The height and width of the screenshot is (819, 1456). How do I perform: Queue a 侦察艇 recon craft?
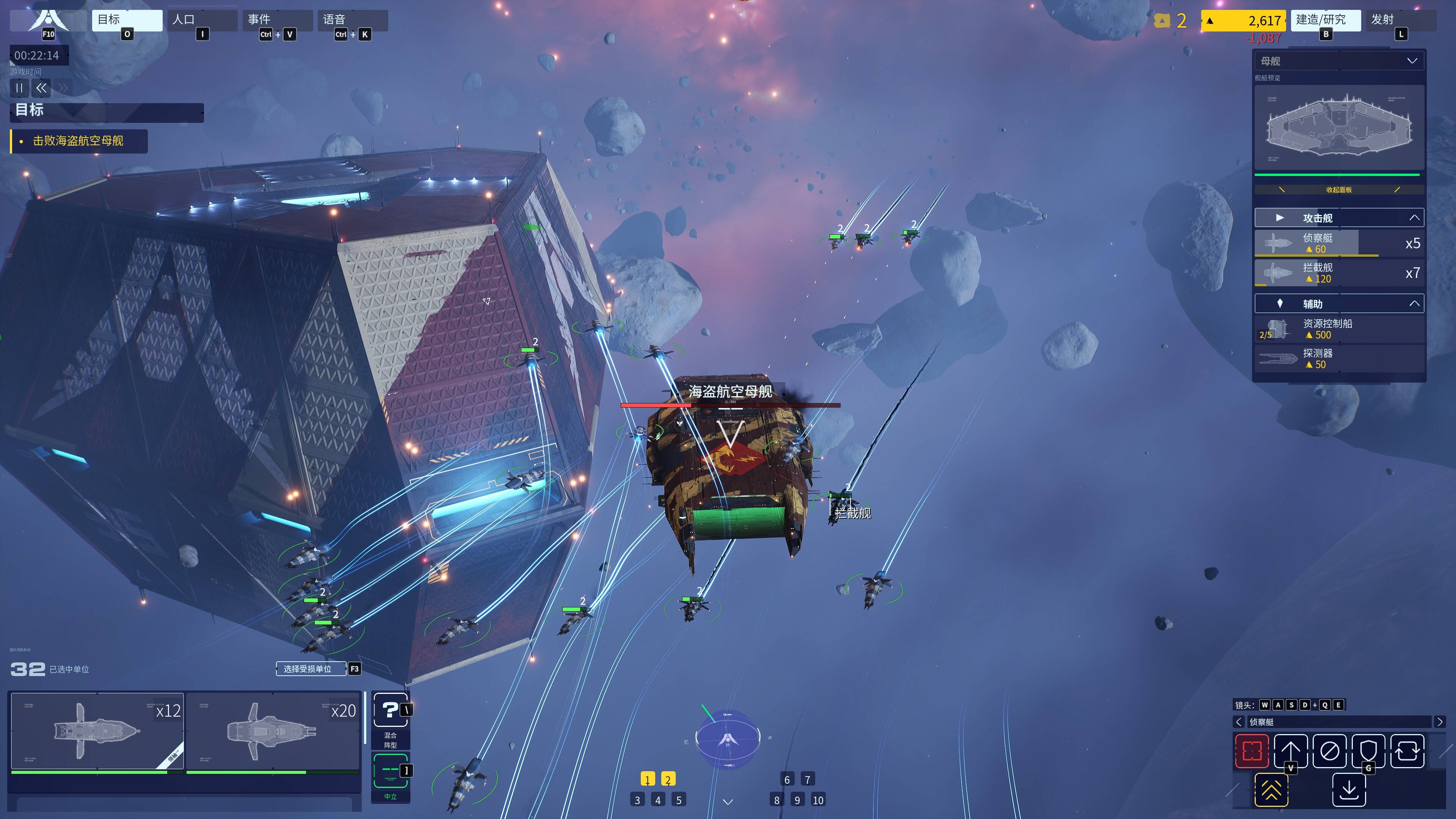tap(1338, 243)
